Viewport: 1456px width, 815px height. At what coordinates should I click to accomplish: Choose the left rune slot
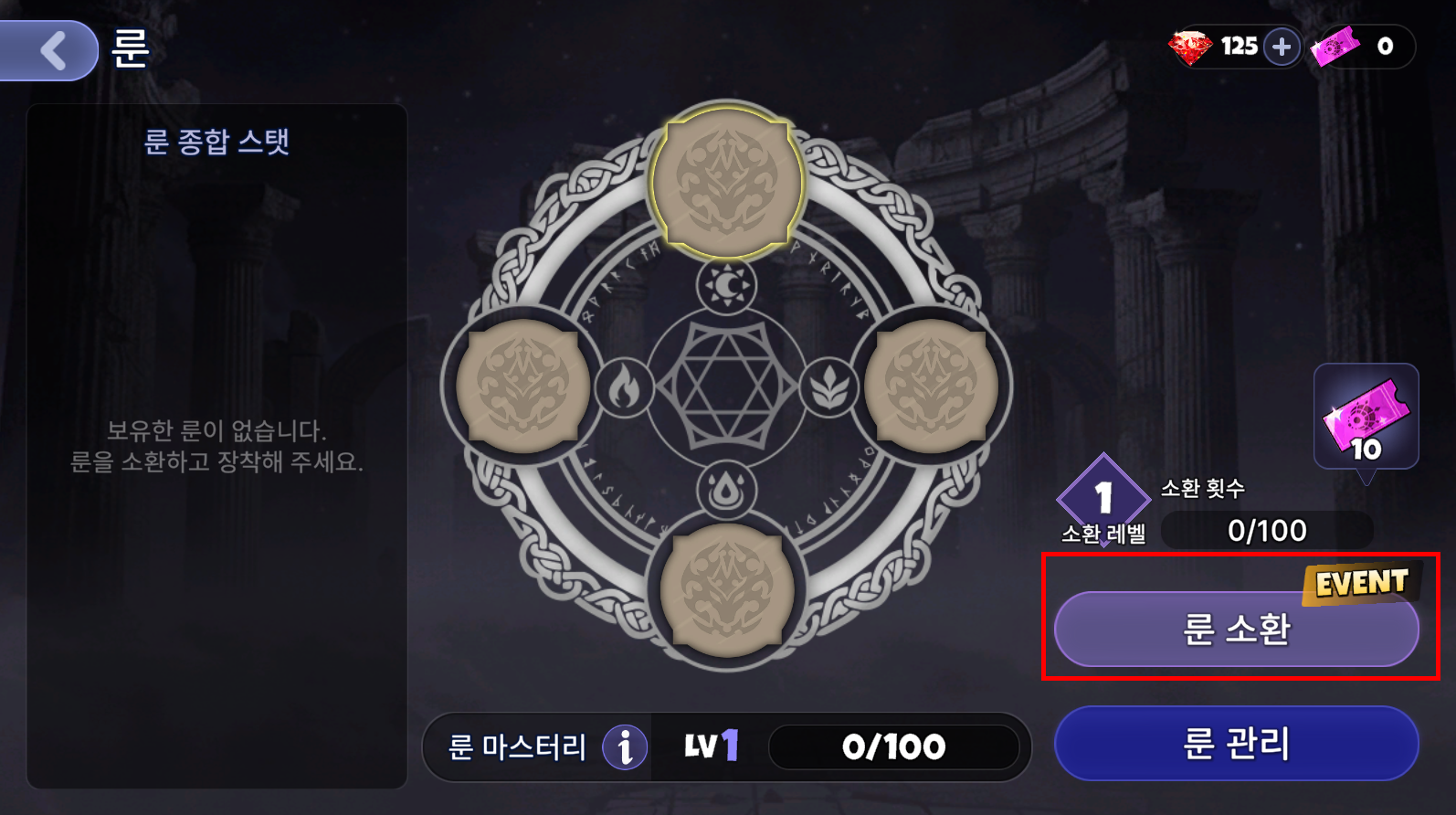click(522, 386)
